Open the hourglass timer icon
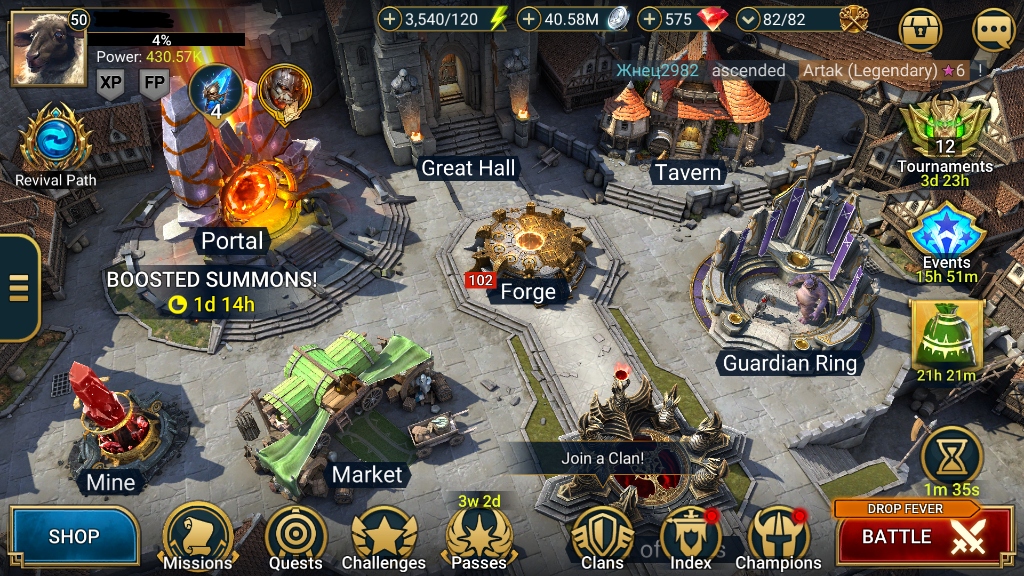 (x=951, y=457)
